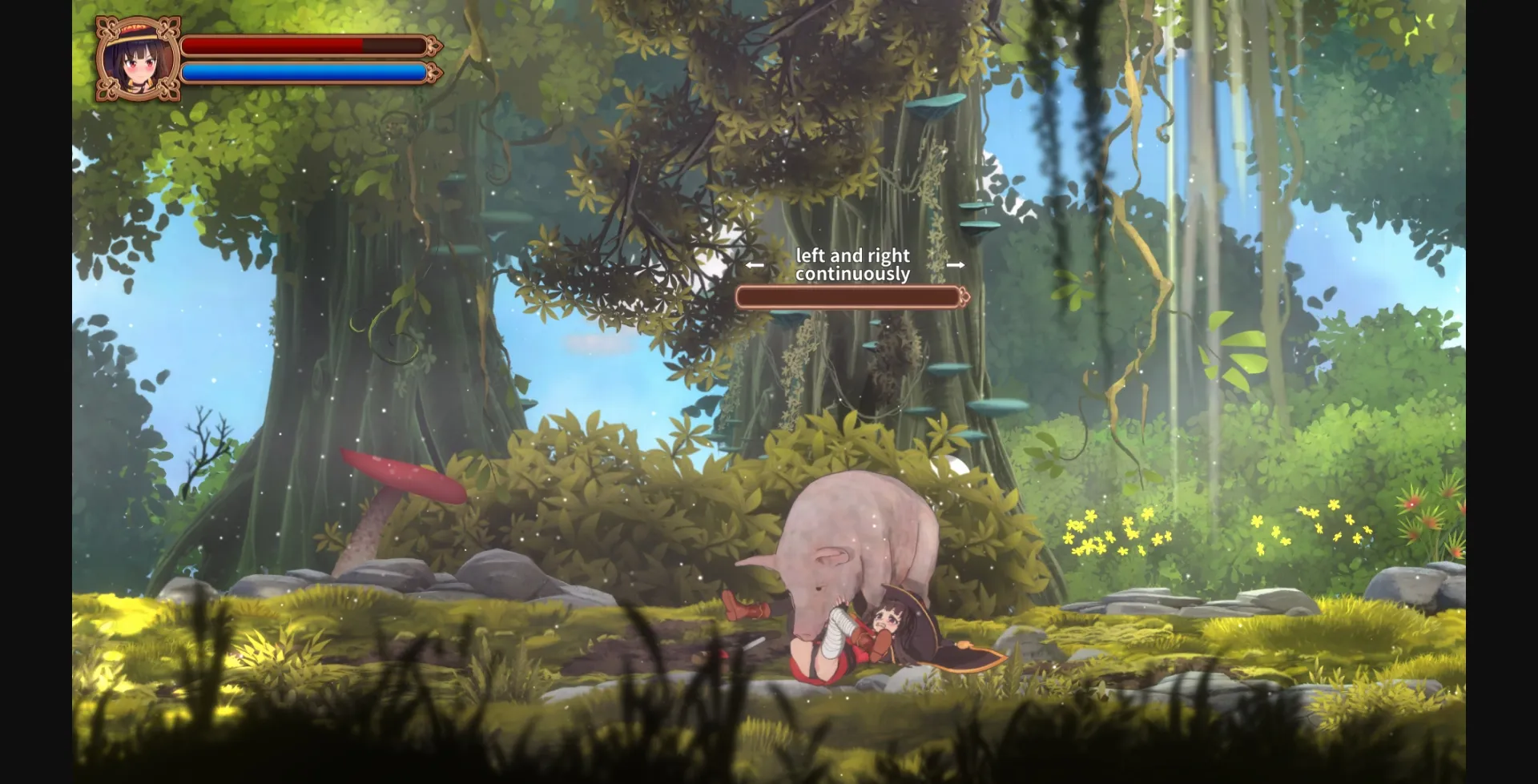Click the character portrait in the HUD
The width and height of the screenshot is (1538, 784).
point(137,60)
